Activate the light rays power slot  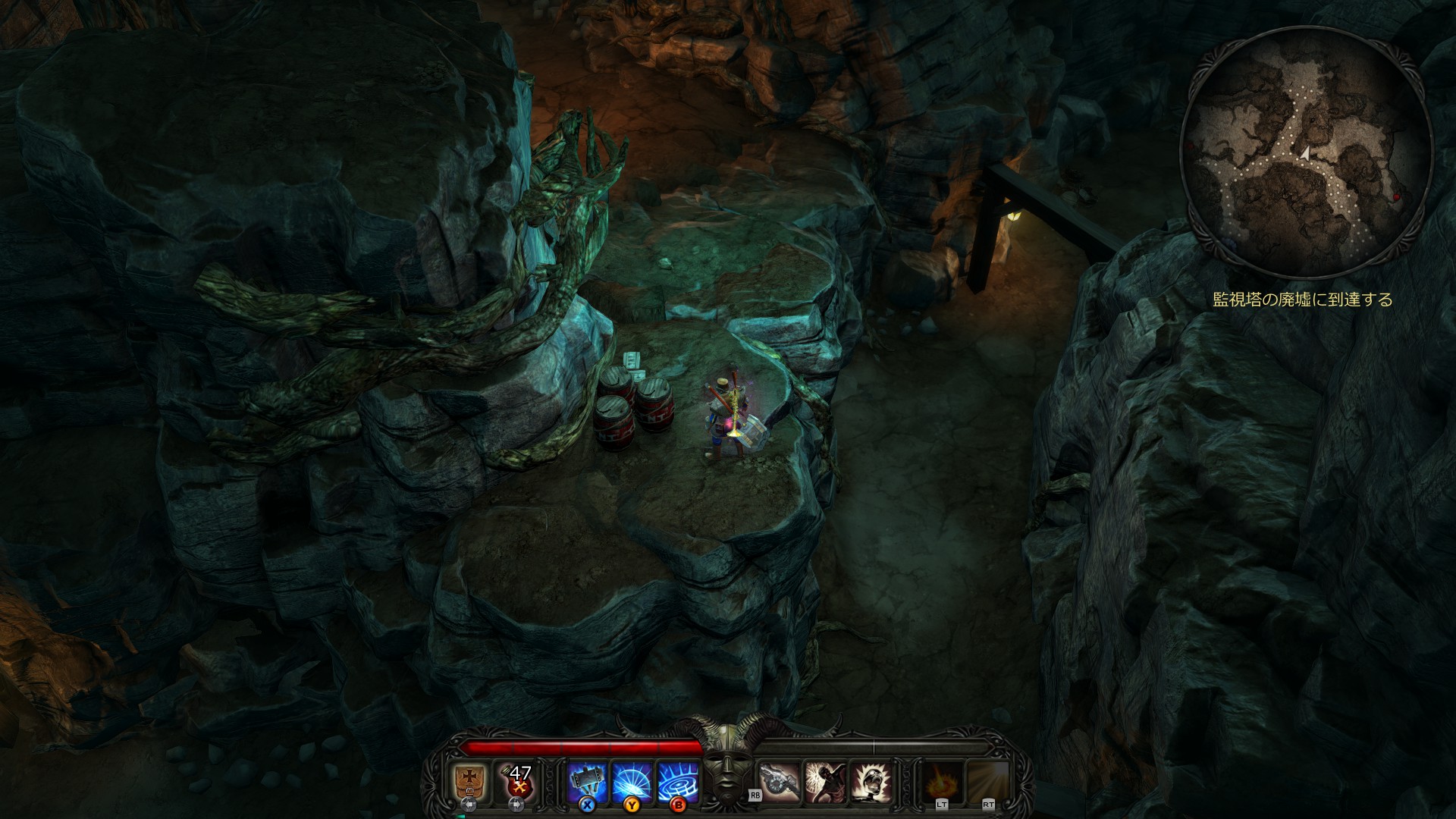988,781
